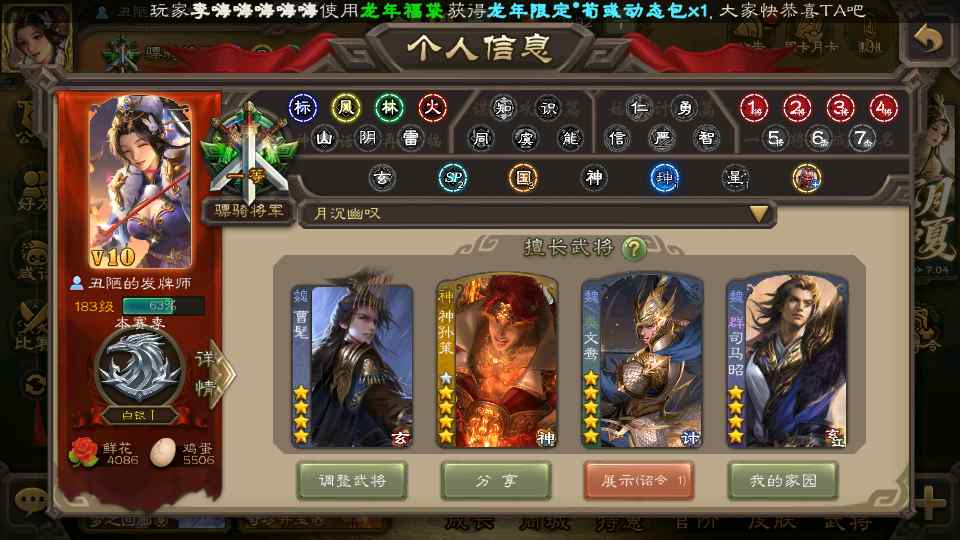Image resolution: width=960 pixels, height=540 pixels.
Task: Open 我的家园 home page
Action: (783, 481)
